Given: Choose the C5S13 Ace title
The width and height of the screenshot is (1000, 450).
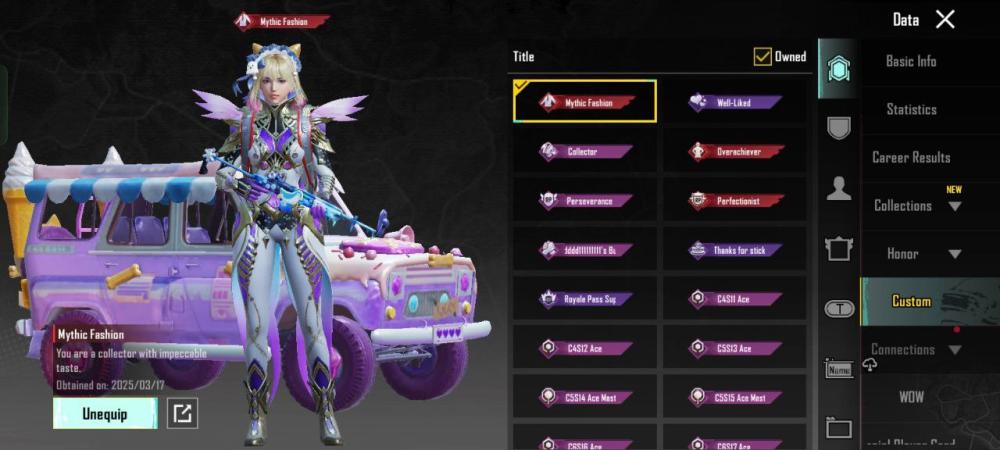Looking at the screenshot, I should coord(735,348).
